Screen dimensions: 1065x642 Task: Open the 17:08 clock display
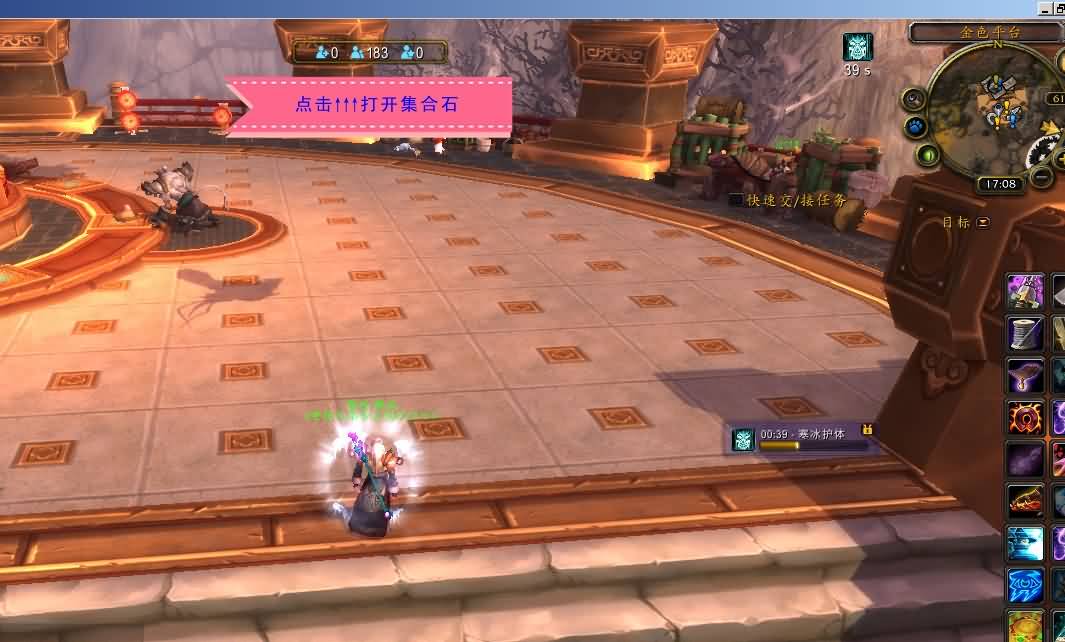(x=1000, y=184)
